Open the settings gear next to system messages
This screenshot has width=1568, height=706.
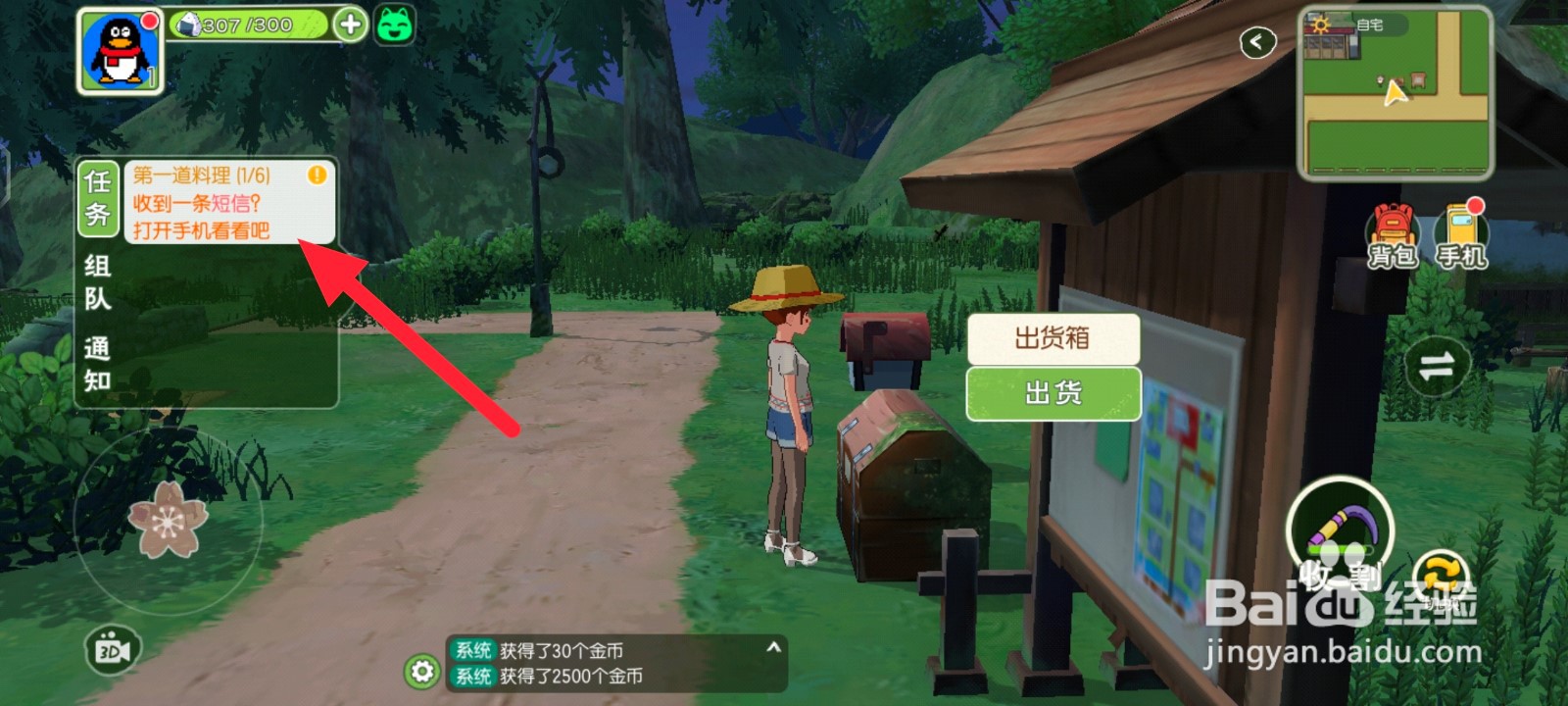pos(421,672)
